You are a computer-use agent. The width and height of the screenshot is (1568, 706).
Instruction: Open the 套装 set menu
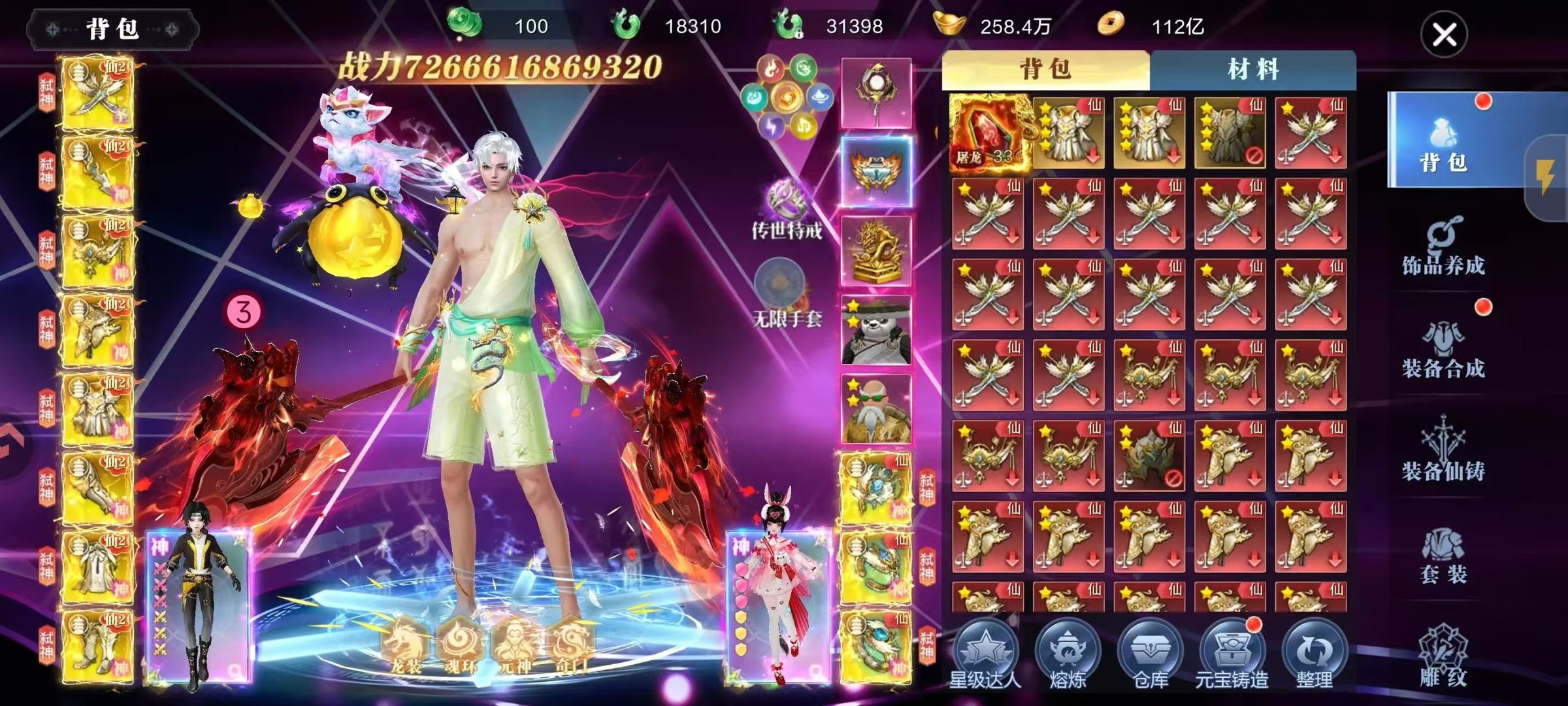click(x=1443, y=556)
